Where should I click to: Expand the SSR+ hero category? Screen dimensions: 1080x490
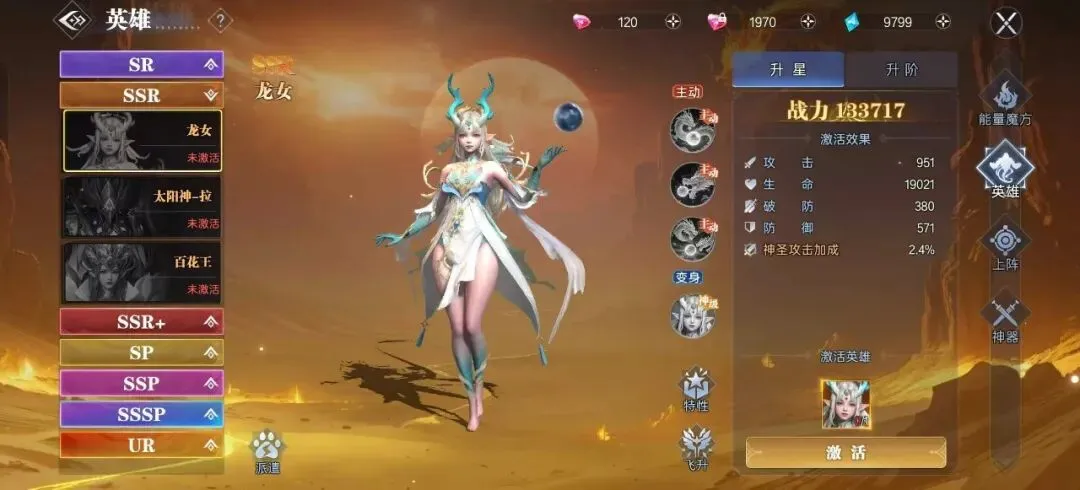[x=141, y=321]
